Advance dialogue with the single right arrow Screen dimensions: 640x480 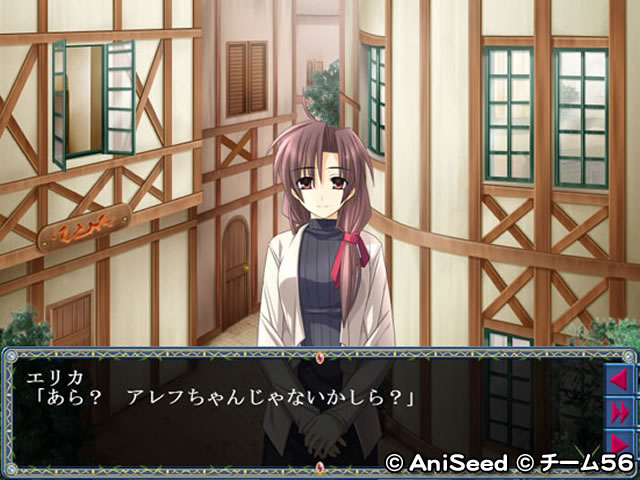click(x=619, y=441)
